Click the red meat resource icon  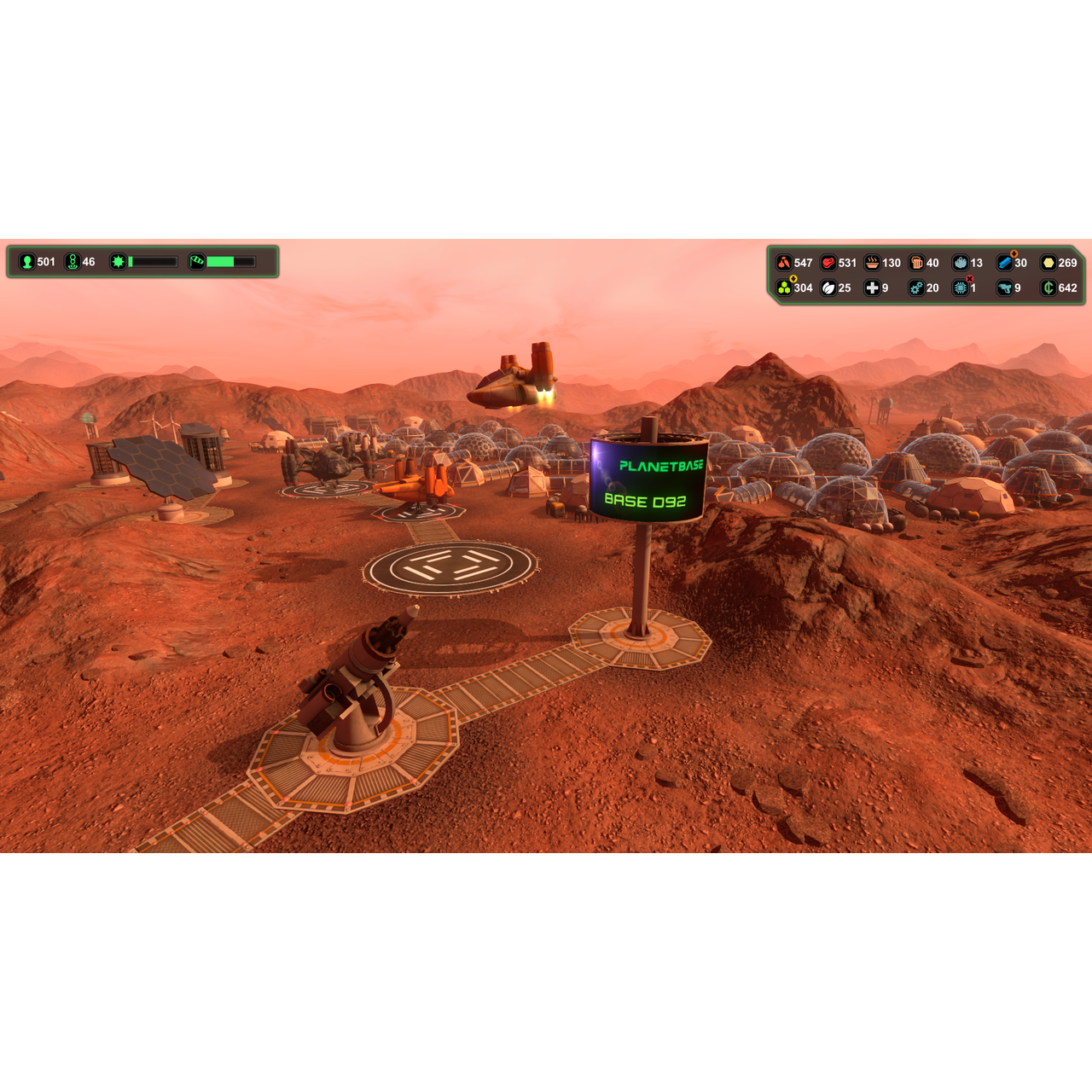click(828, 263)
